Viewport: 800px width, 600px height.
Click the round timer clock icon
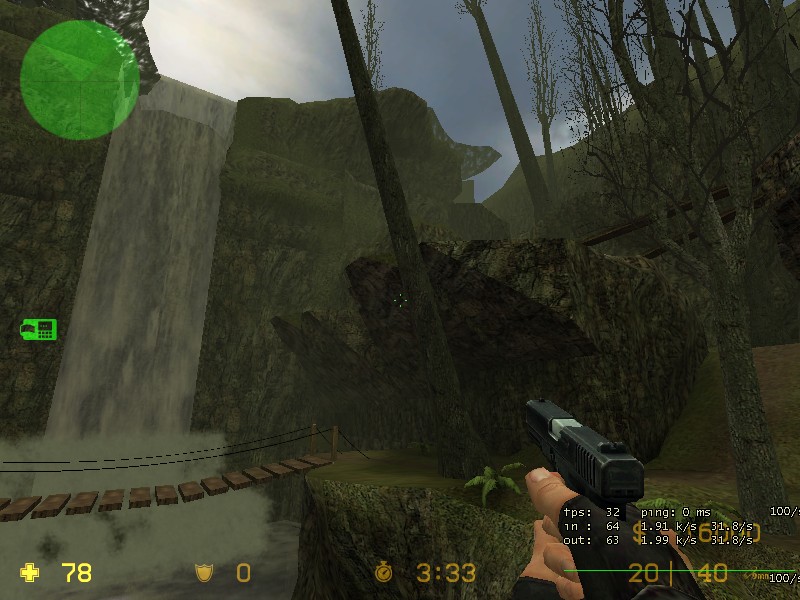[384, 573]
